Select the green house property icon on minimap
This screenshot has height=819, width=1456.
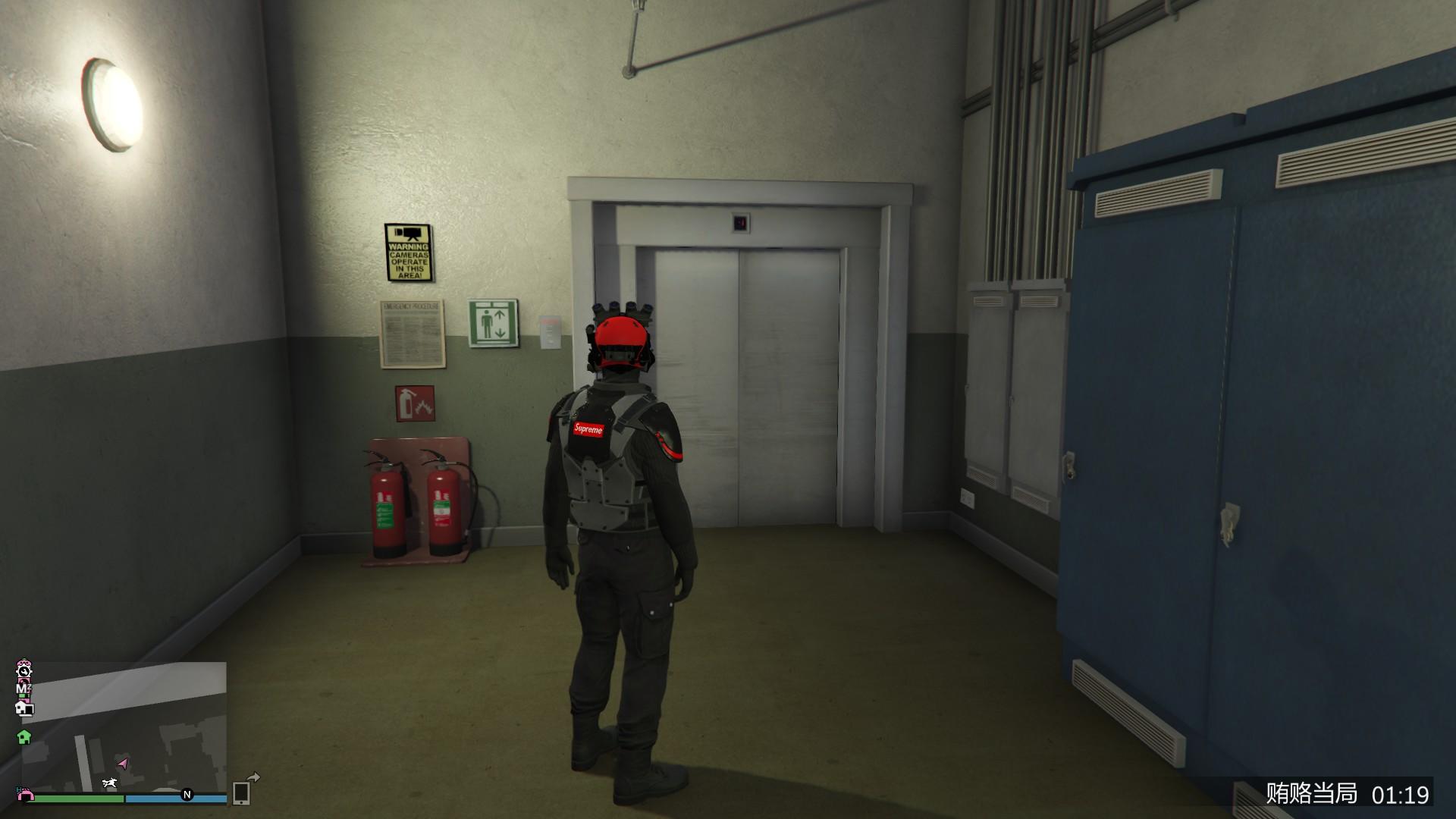pyautogui.click(x=24, y=738)
